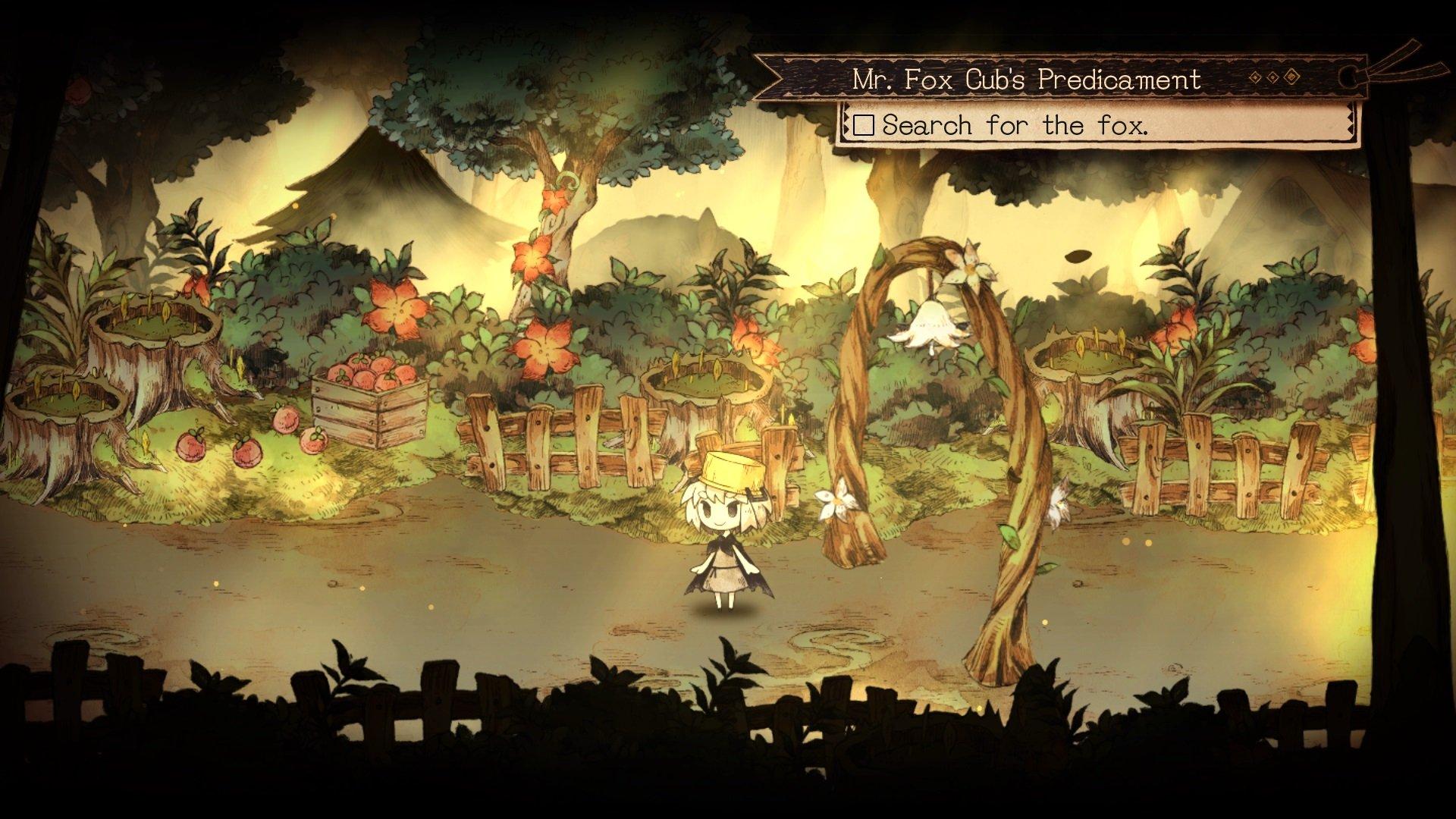The width and height of the screenshot is (1456, 819).
Task: Click the rightmost gold diamond emblem
Action: [1291, 76]
